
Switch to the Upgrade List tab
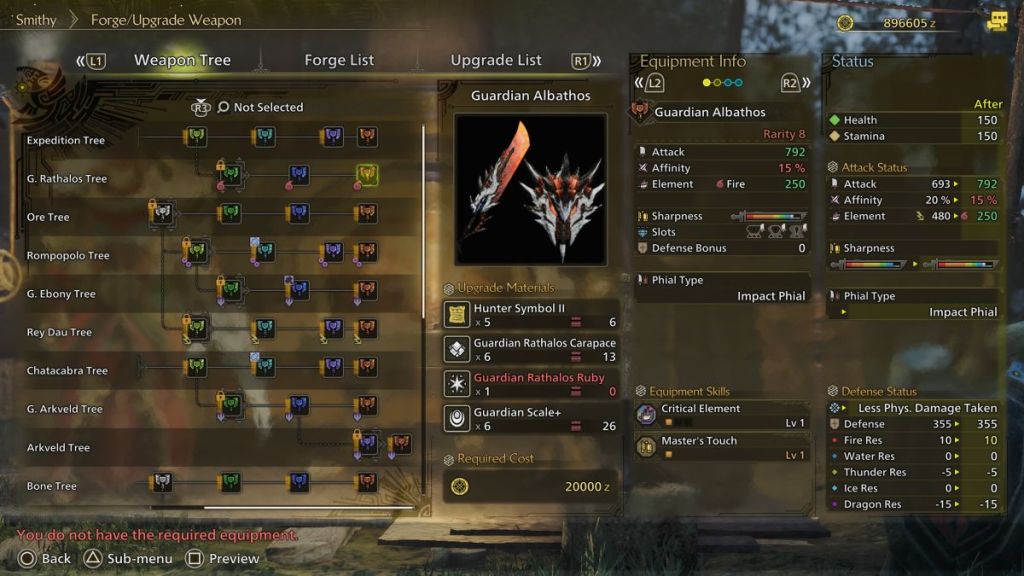tap(496, 60)
